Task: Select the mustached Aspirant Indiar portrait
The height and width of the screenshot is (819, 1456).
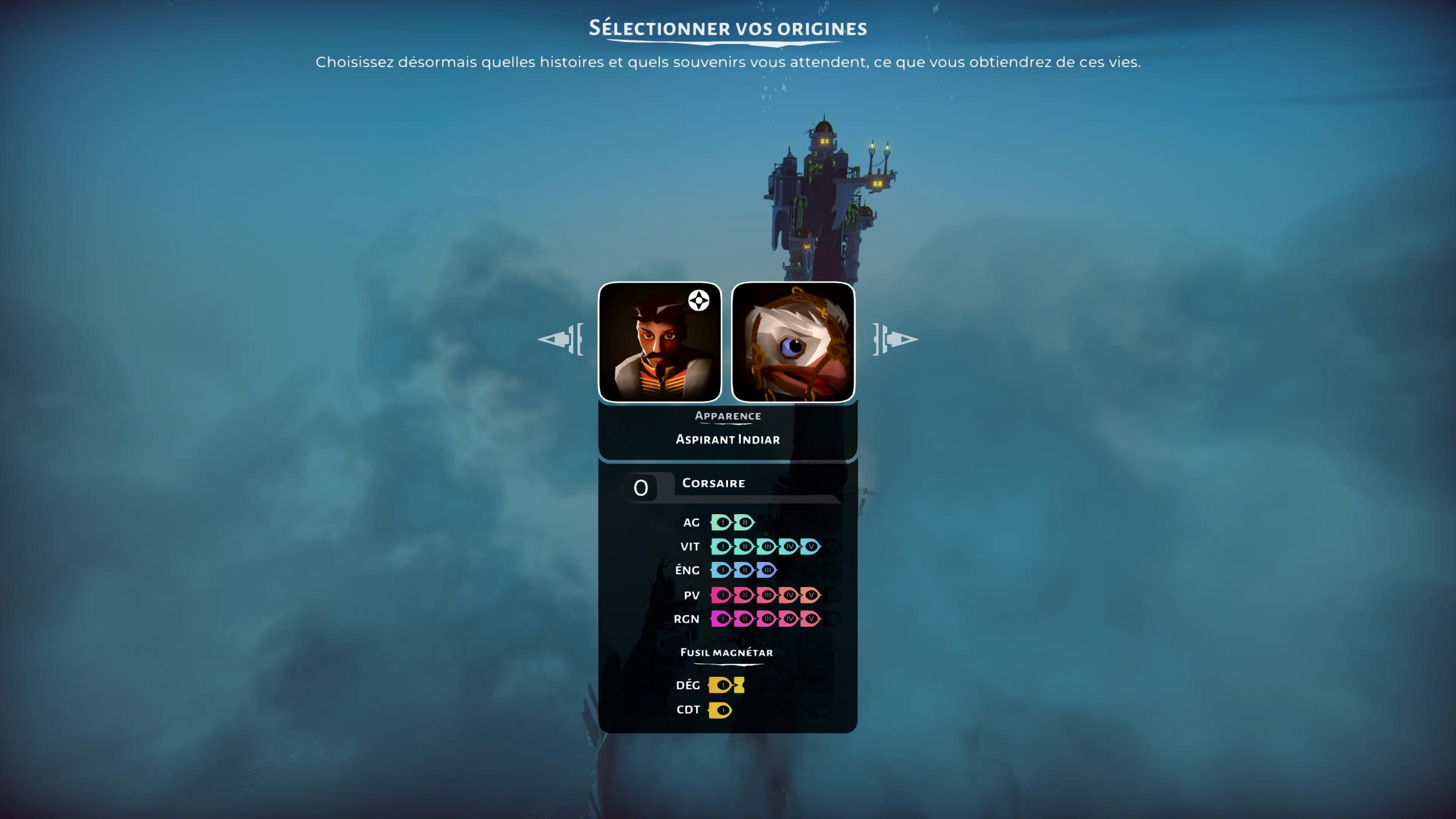Action: [660, 342]
